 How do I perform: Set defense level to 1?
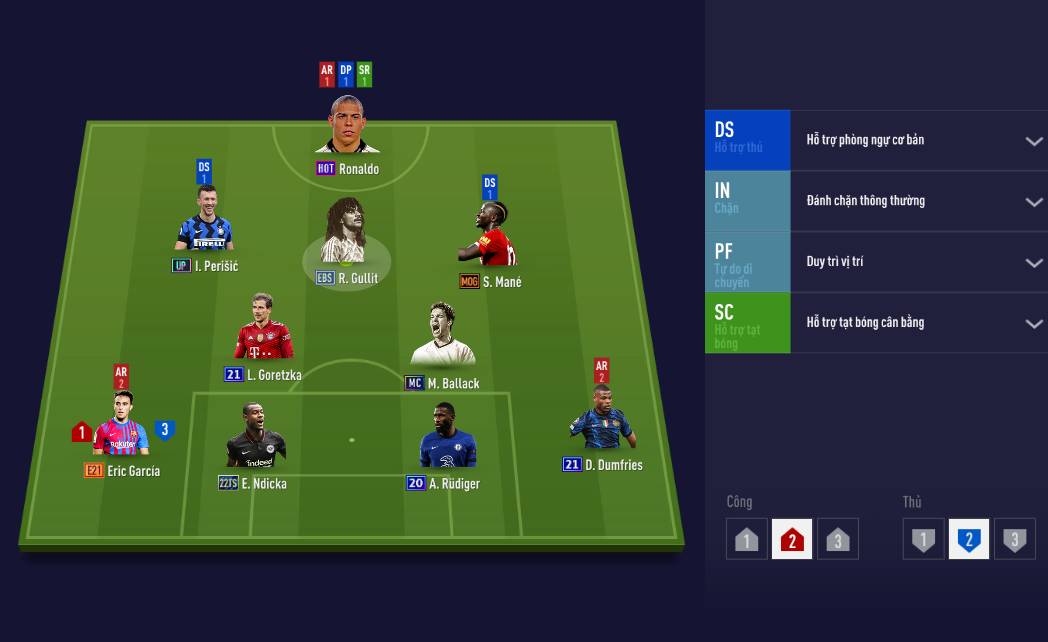923,540
